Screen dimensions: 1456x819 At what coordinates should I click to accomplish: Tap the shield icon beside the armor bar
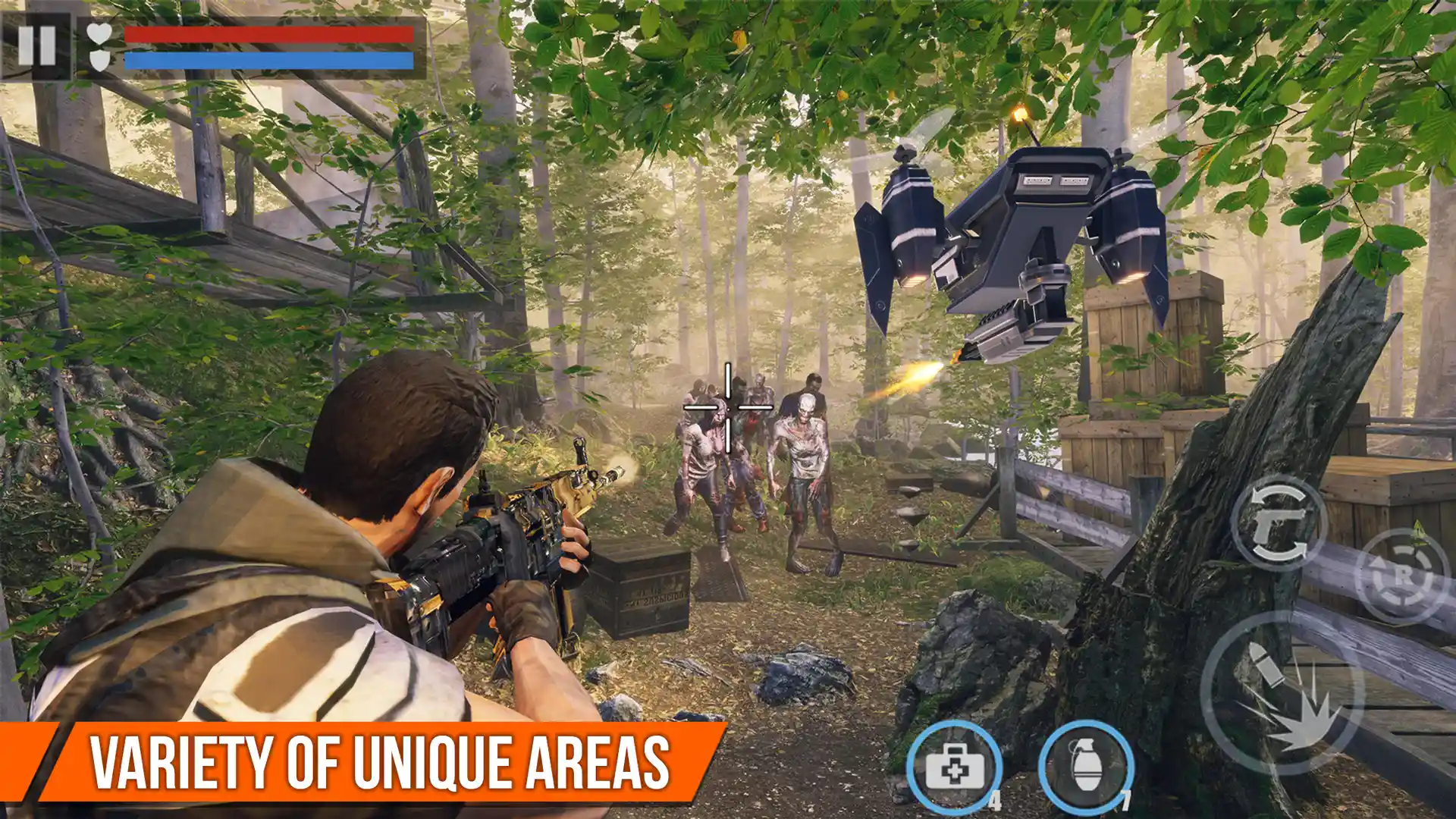click(99, 61)
